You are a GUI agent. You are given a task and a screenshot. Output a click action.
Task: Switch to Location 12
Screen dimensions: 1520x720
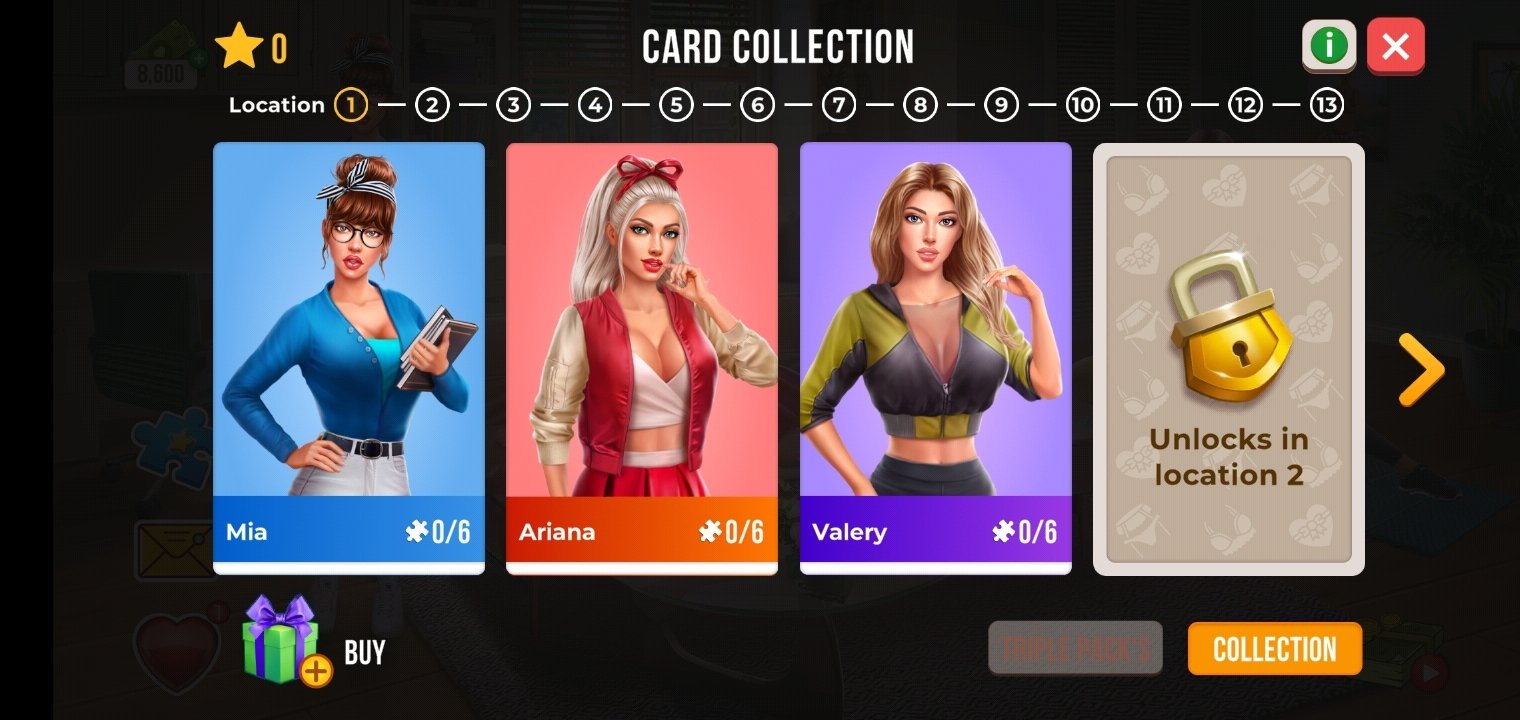pos(1245,105)
